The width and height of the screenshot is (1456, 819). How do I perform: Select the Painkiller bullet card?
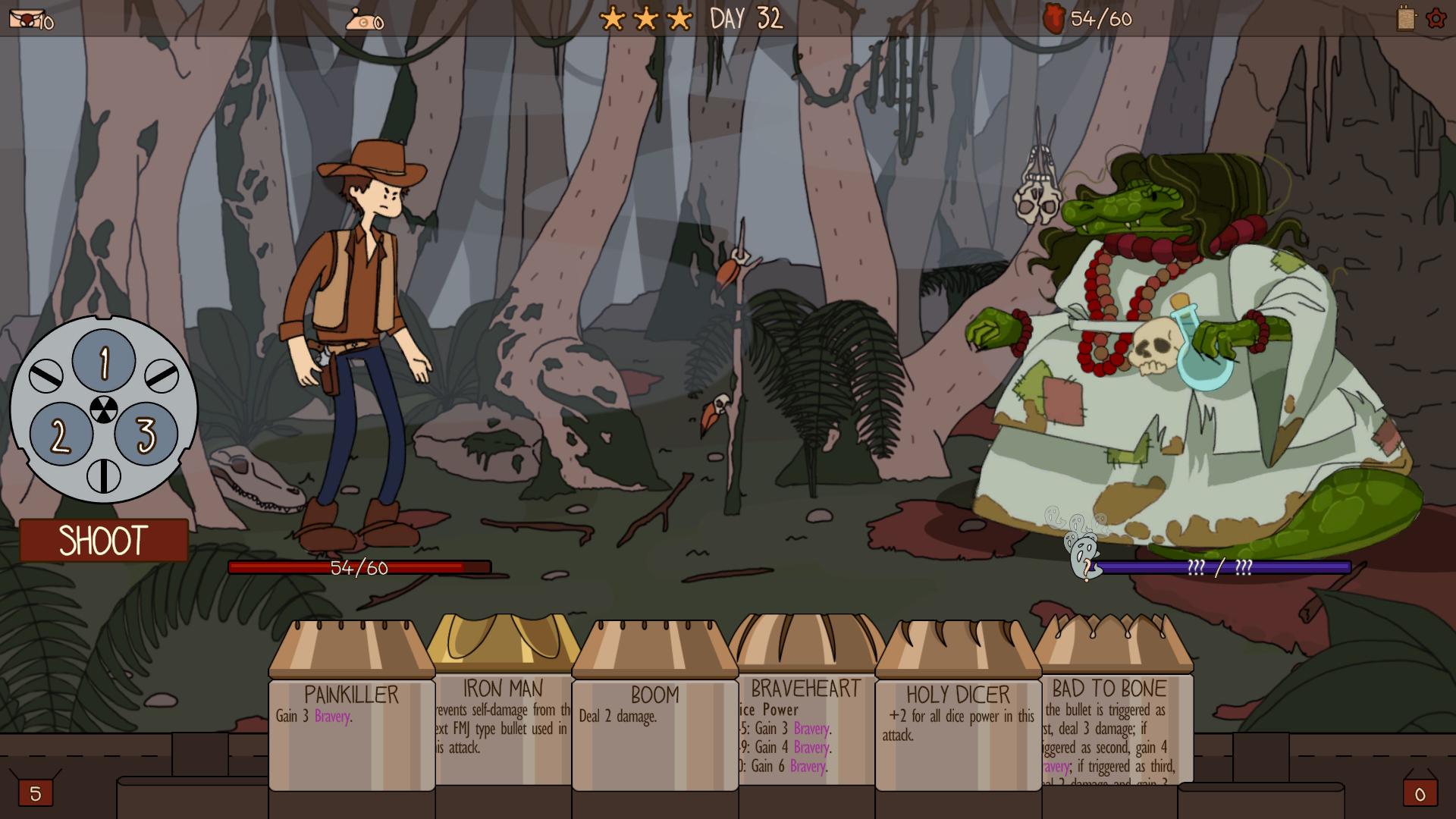[x=352, y=713]
